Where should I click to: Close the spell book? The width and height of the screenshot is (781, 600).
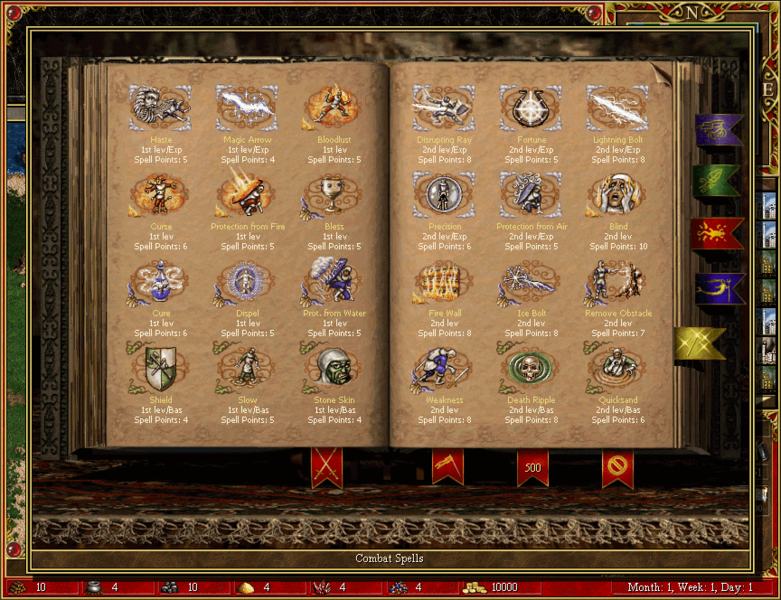point(617,467)
